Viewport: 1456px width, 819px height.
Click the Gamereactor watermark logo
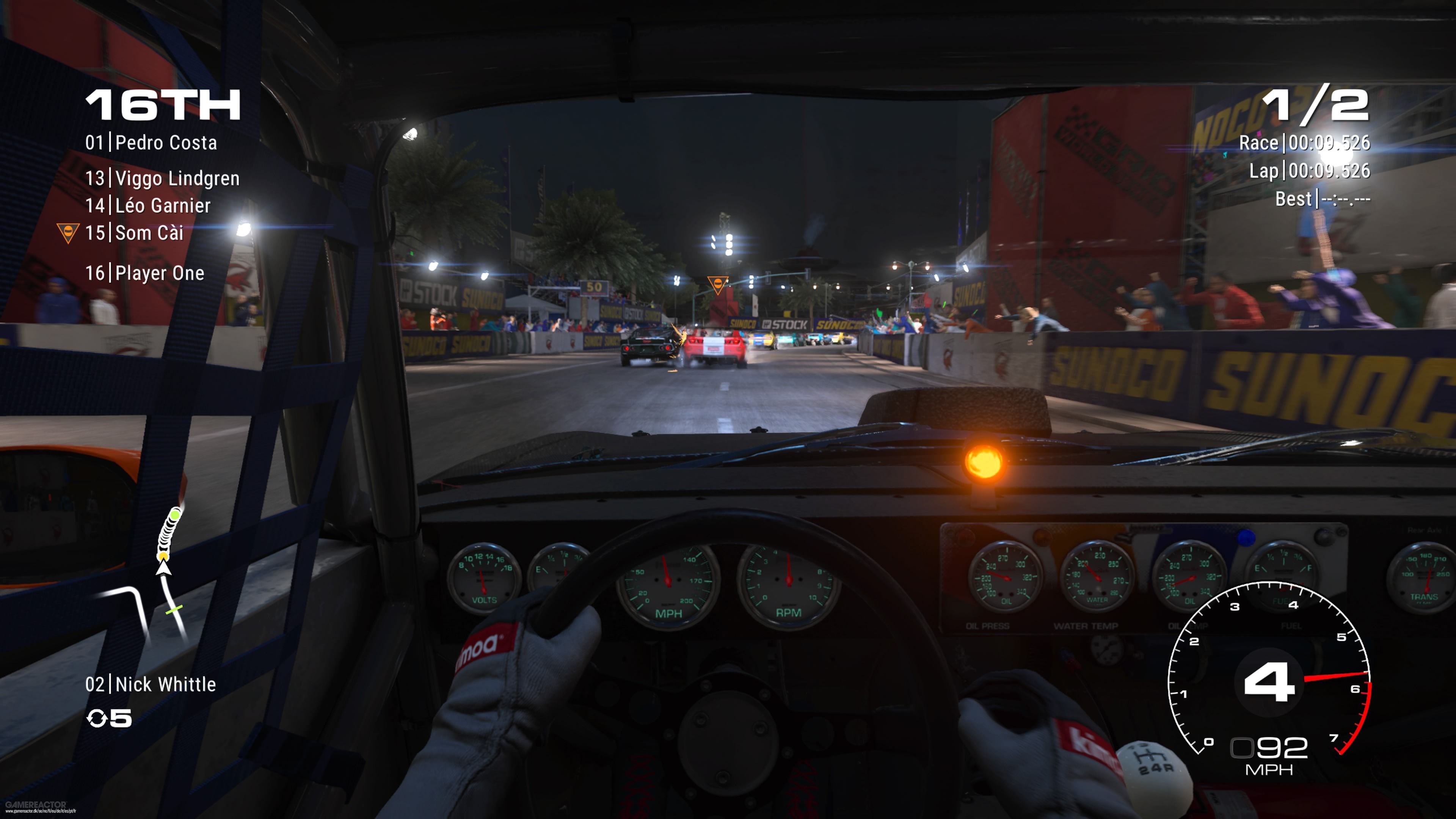(x=36, y=804)
